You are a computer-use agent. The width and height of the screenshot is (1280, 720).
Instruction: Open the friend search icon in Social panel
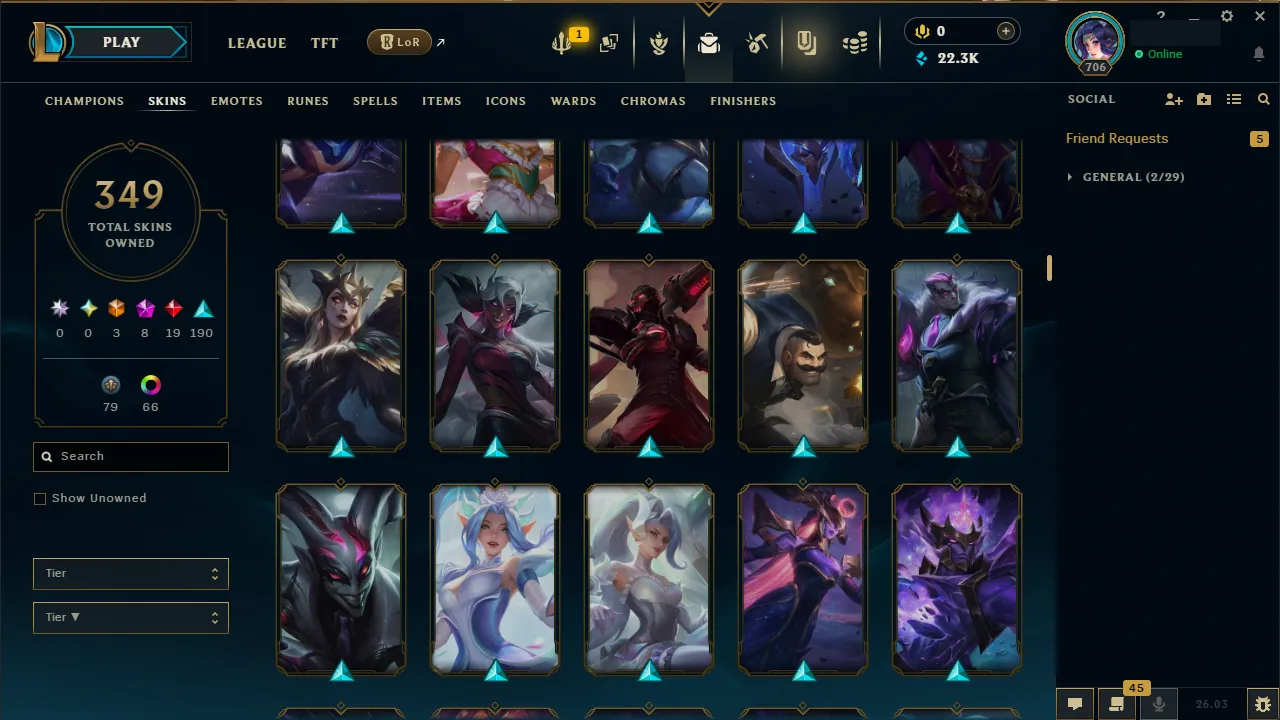[1263, 99]
